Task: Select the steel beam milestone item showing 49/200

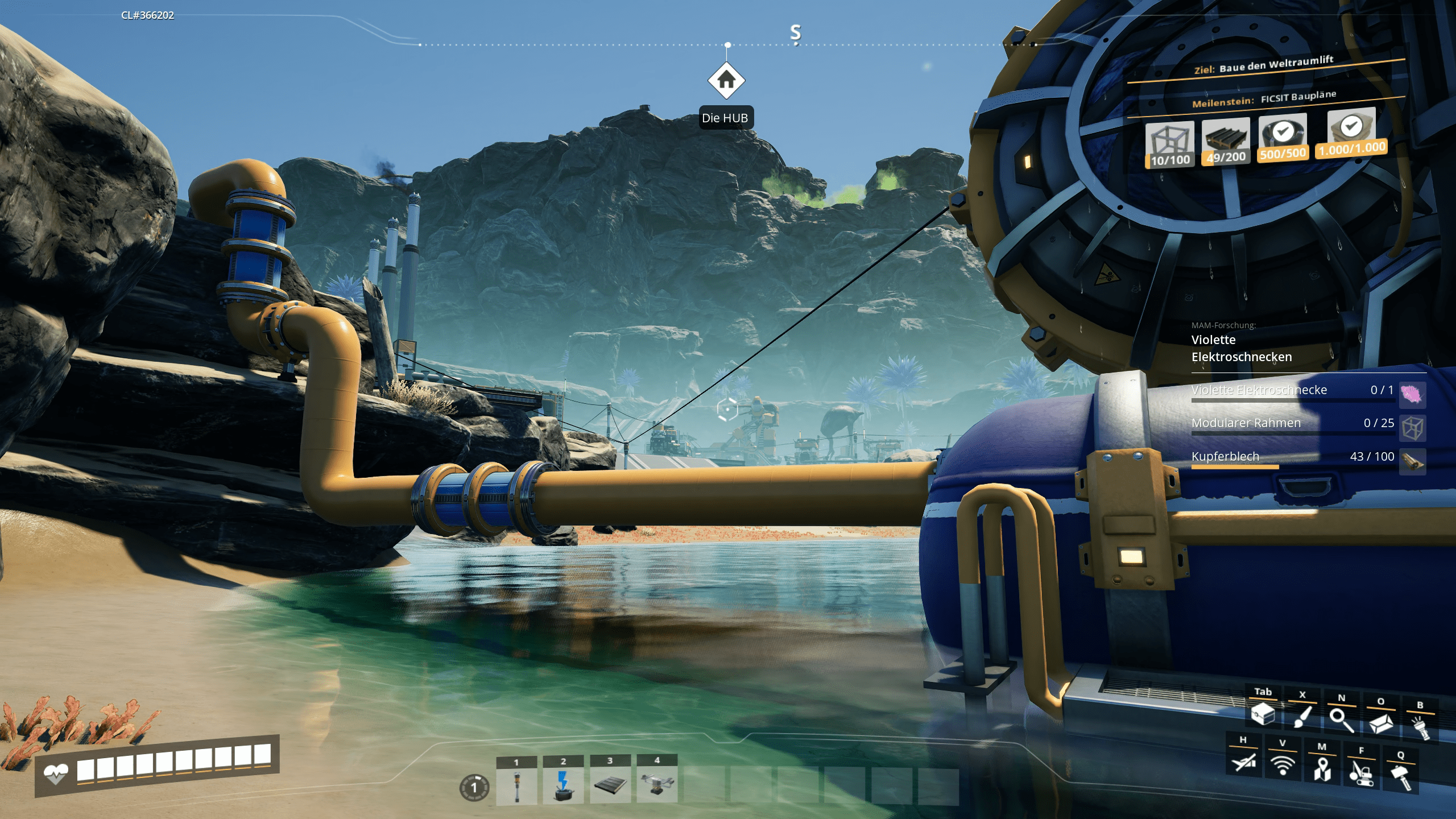Action: pyautogui.click(x=1226, y=142)
